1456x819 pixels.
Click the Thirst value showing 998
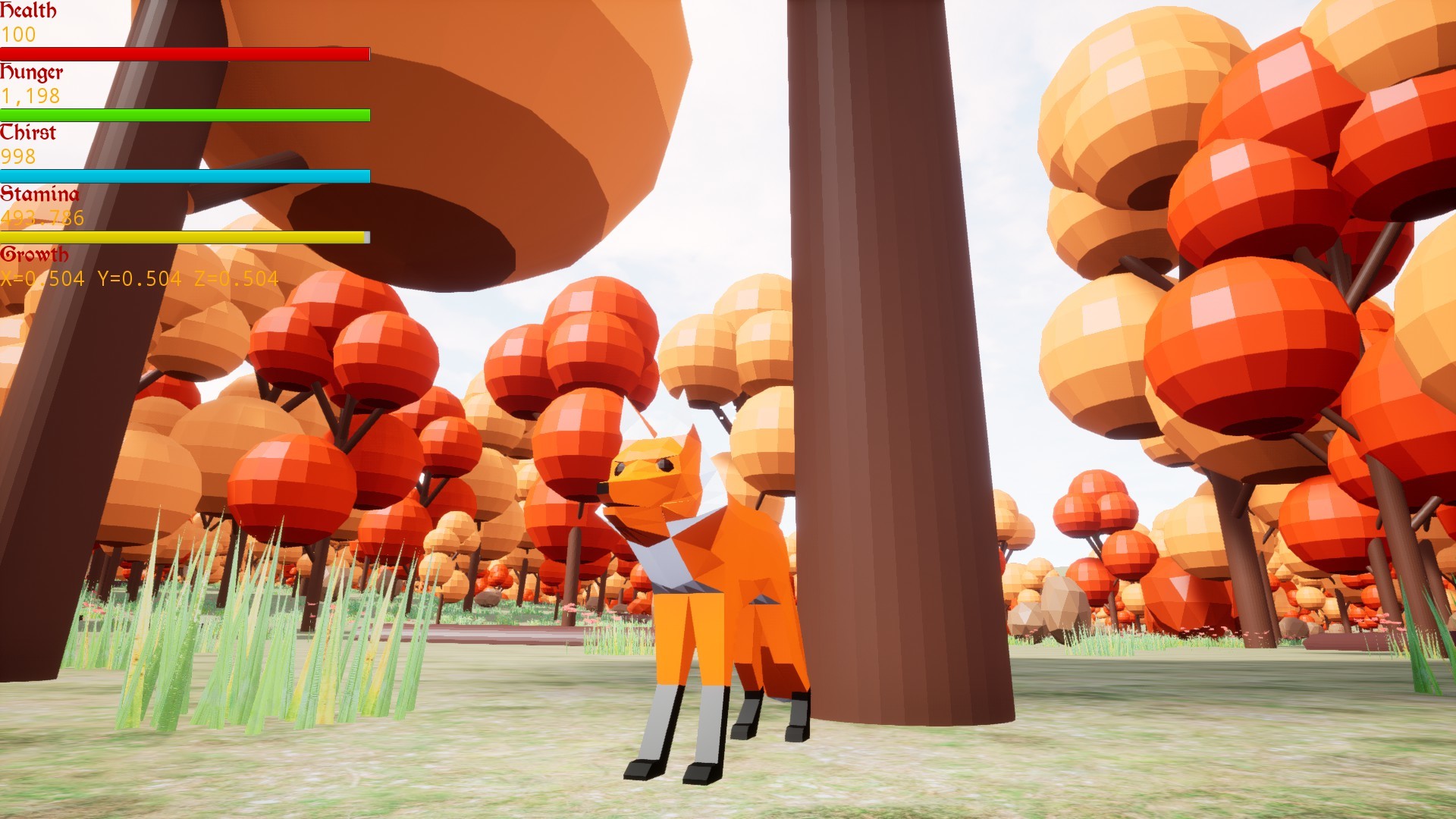coord(19,158)
